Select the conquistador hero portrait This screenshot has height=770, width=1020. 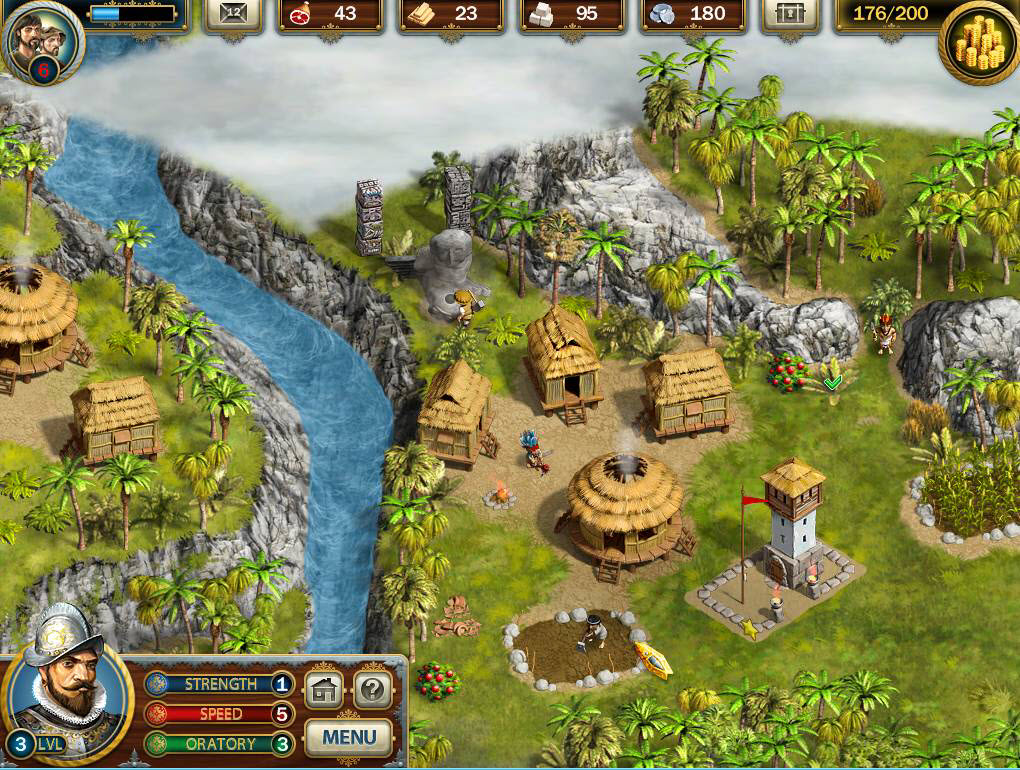coord(66,689)
